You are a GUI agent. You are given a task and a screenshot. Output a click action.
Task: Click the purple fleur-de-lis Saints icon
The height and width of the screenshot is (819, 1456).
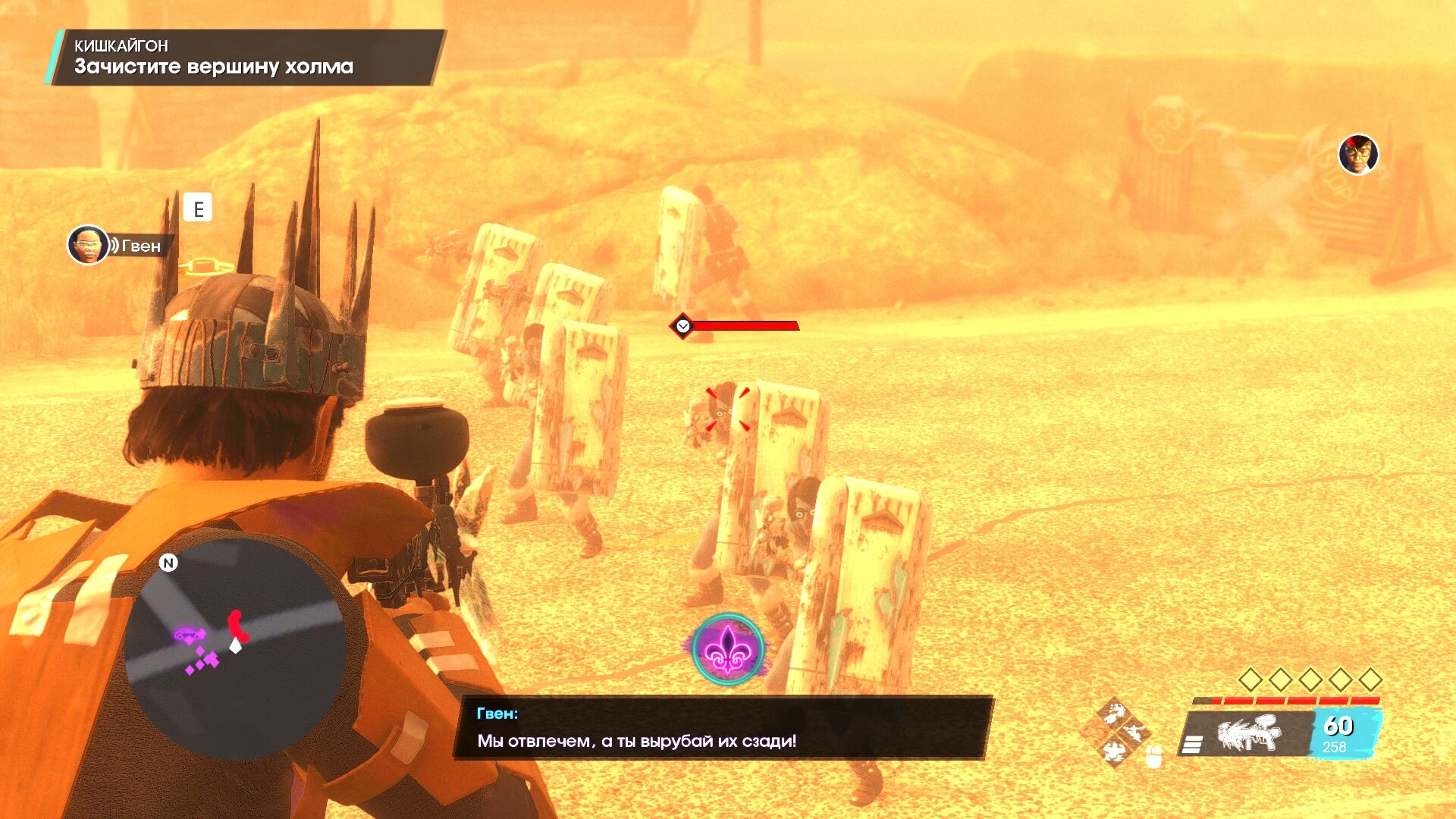tap(728, 649)
